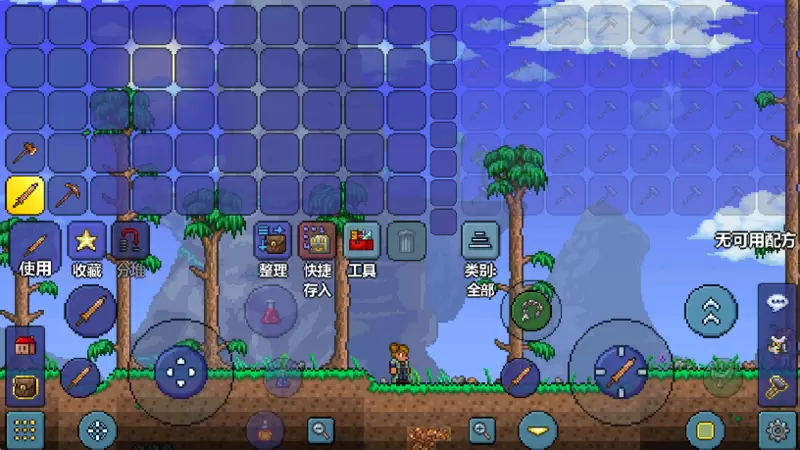Tap the yellow down-arrow drop button
Screen dimensions: 800x450
click(x=541, y=430)
